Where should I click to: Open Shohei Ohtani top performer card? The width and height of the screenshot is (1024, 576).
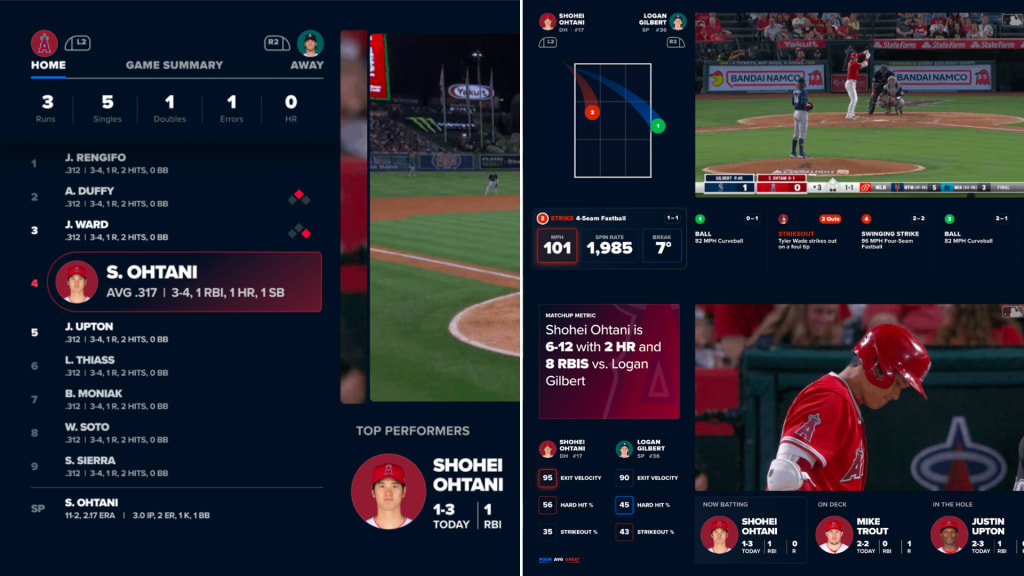point(430,490)
